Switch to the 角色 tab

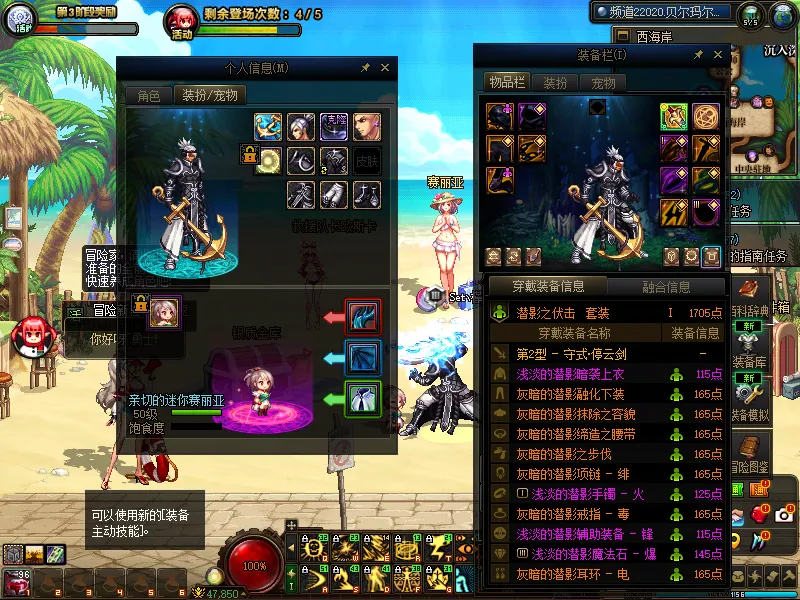click(148, 96)
